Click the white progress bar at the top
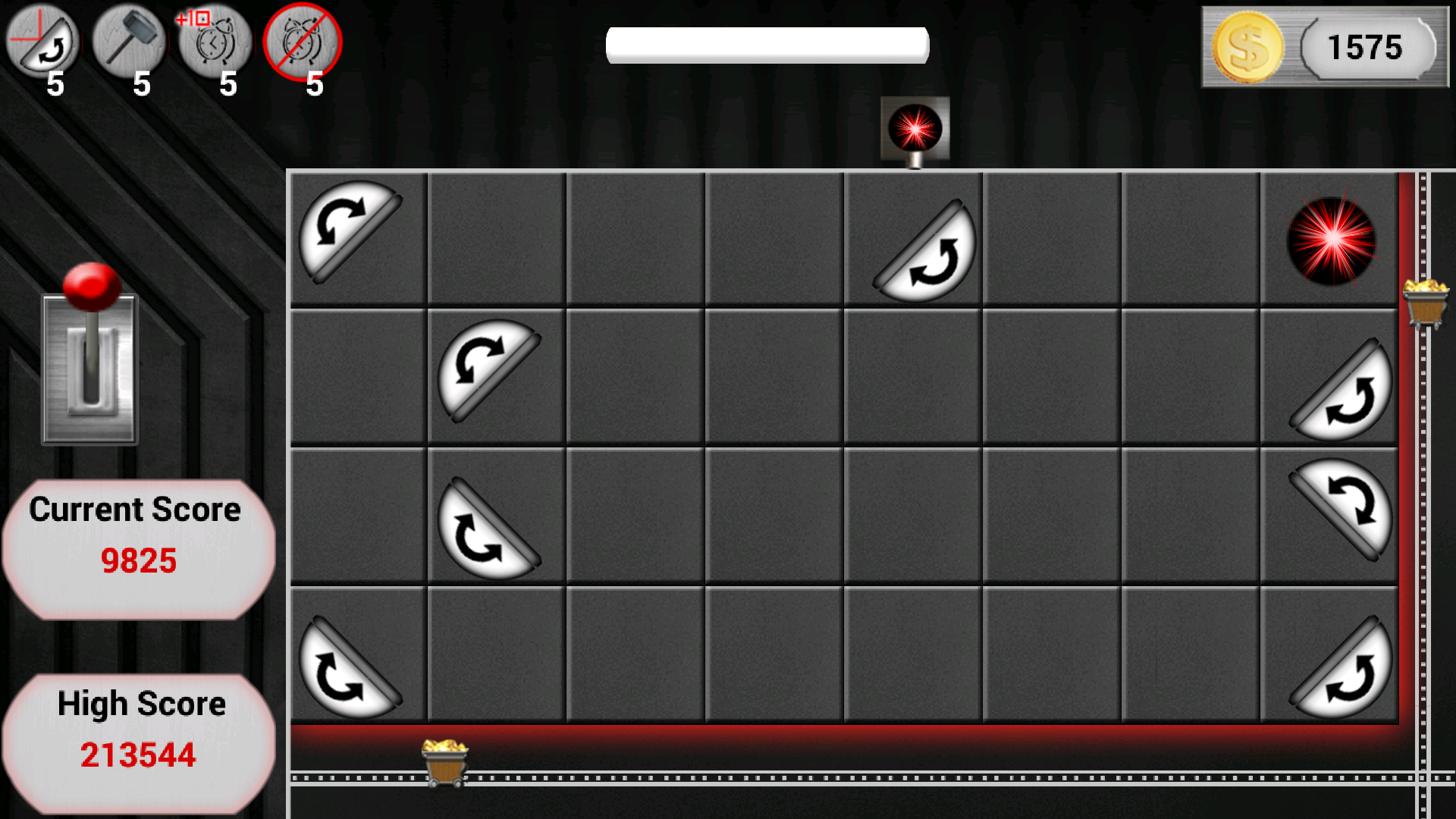This screenshot has height=819, width=1456. 767,44
